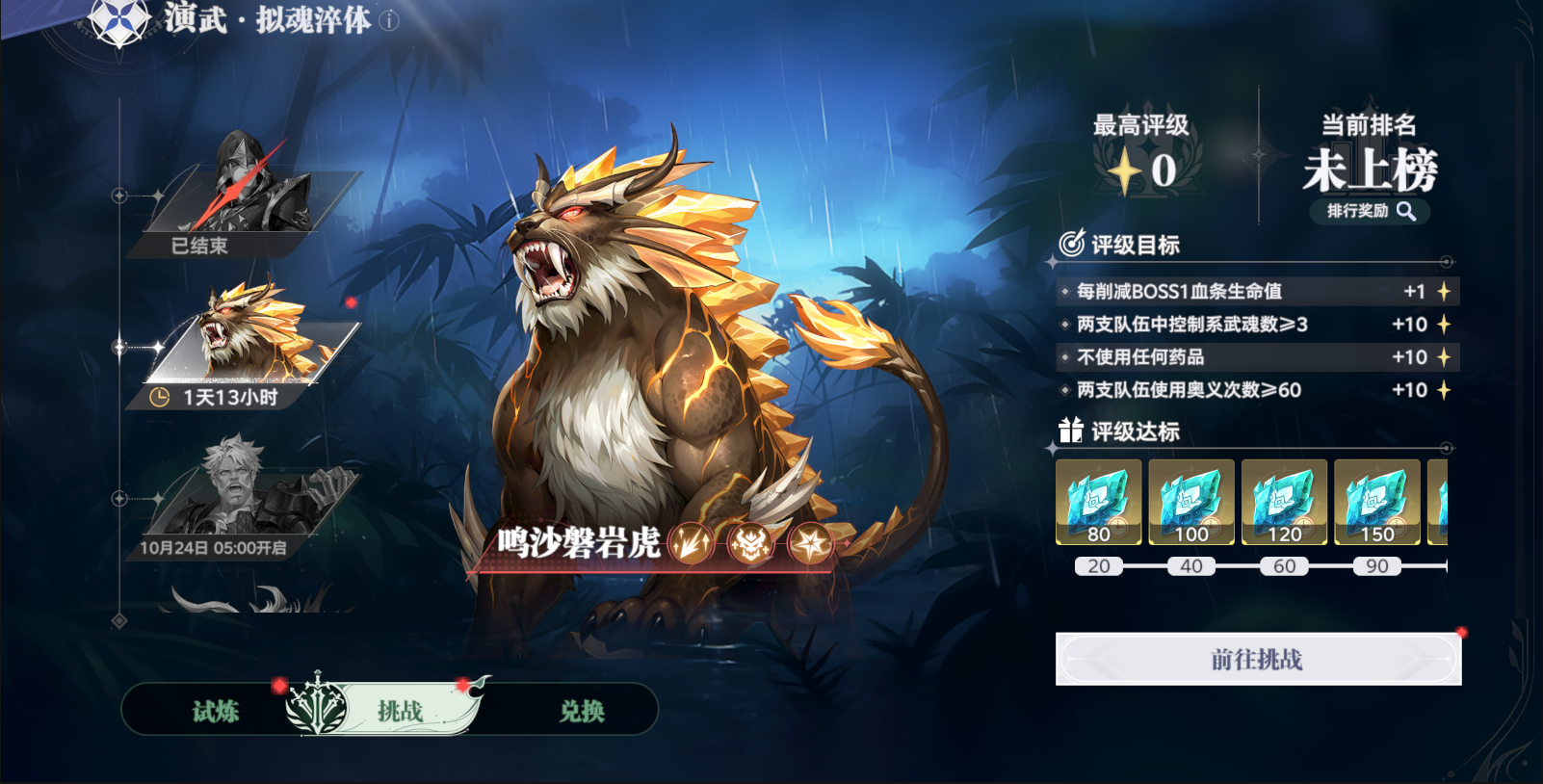Screen dimensions: 1543x784
Task: Click the arrow-strike buff icon beside 鸣沙磐岩虎
Action: (691, 542)
